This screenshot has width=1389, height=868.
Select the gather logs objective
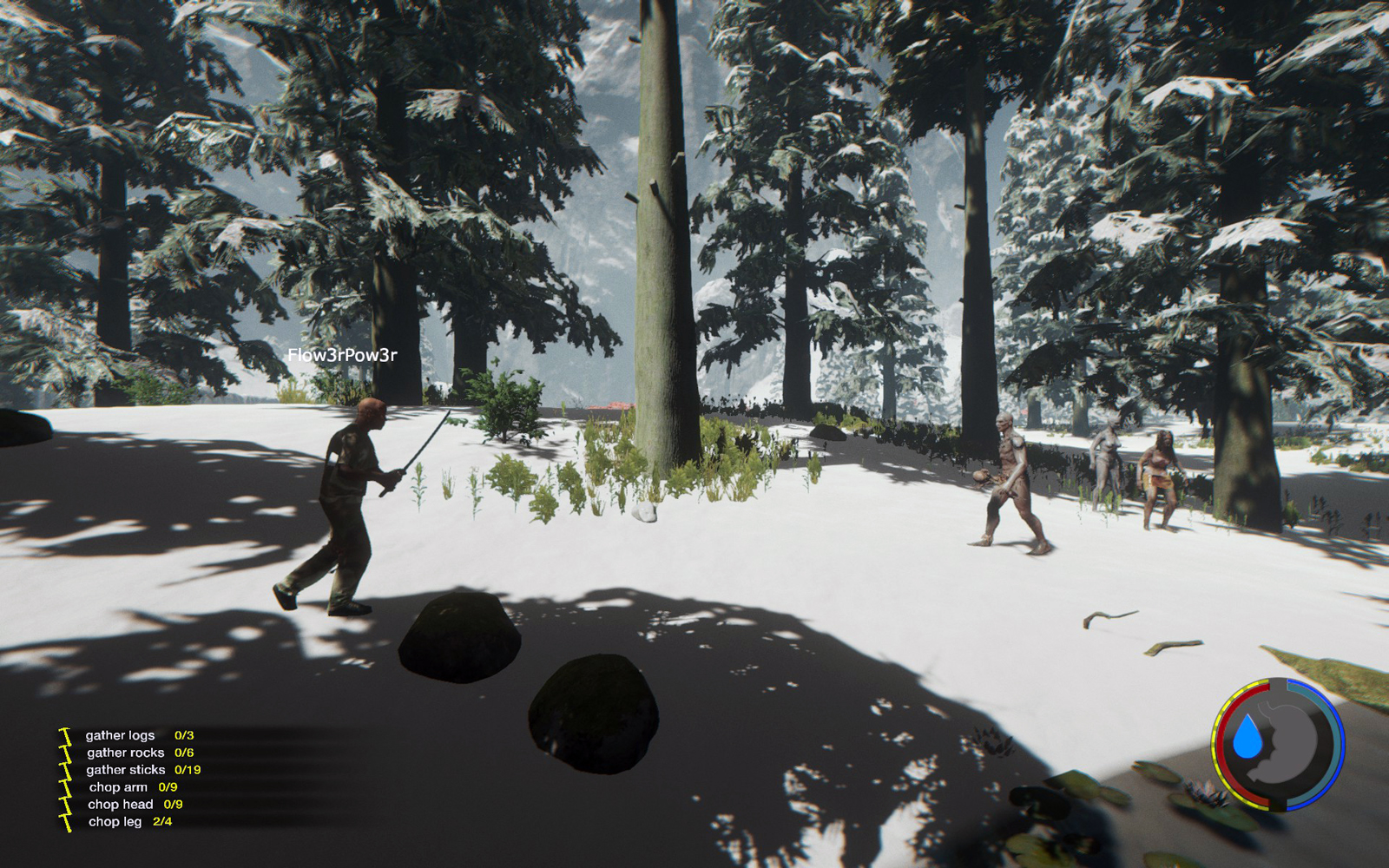(x=121, y=735)
